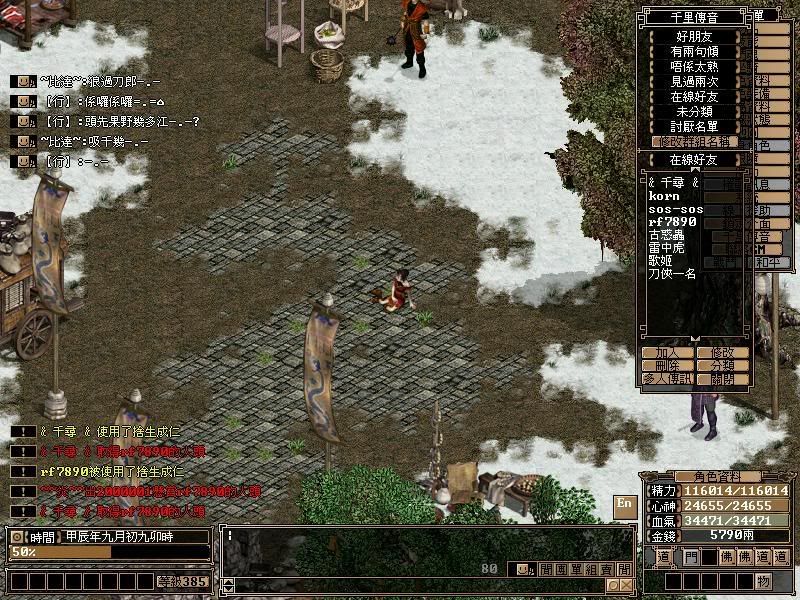Select friend sos-sos in the list
This screenshot has width=800, height=600.
(675, 209)
